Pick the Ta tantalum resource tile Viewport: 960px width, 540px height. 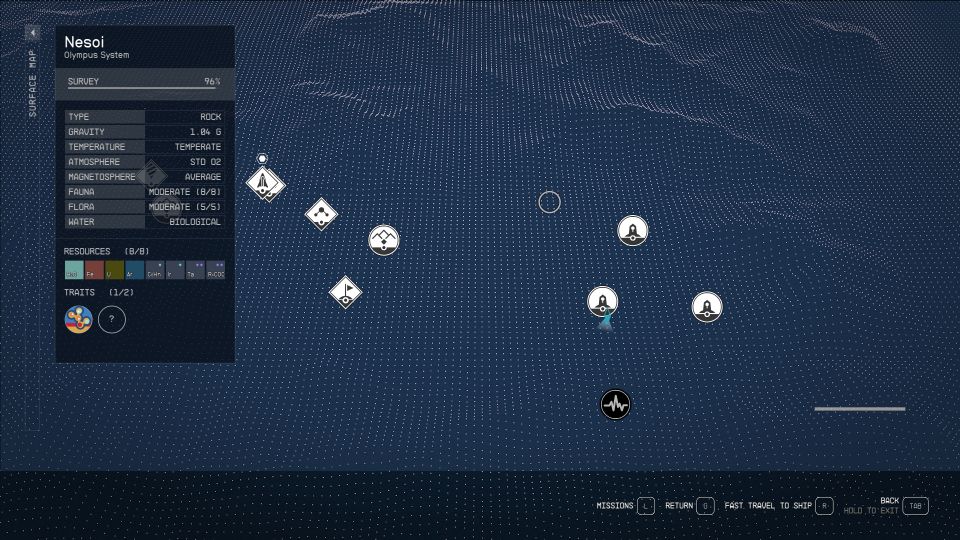point(195,270)
